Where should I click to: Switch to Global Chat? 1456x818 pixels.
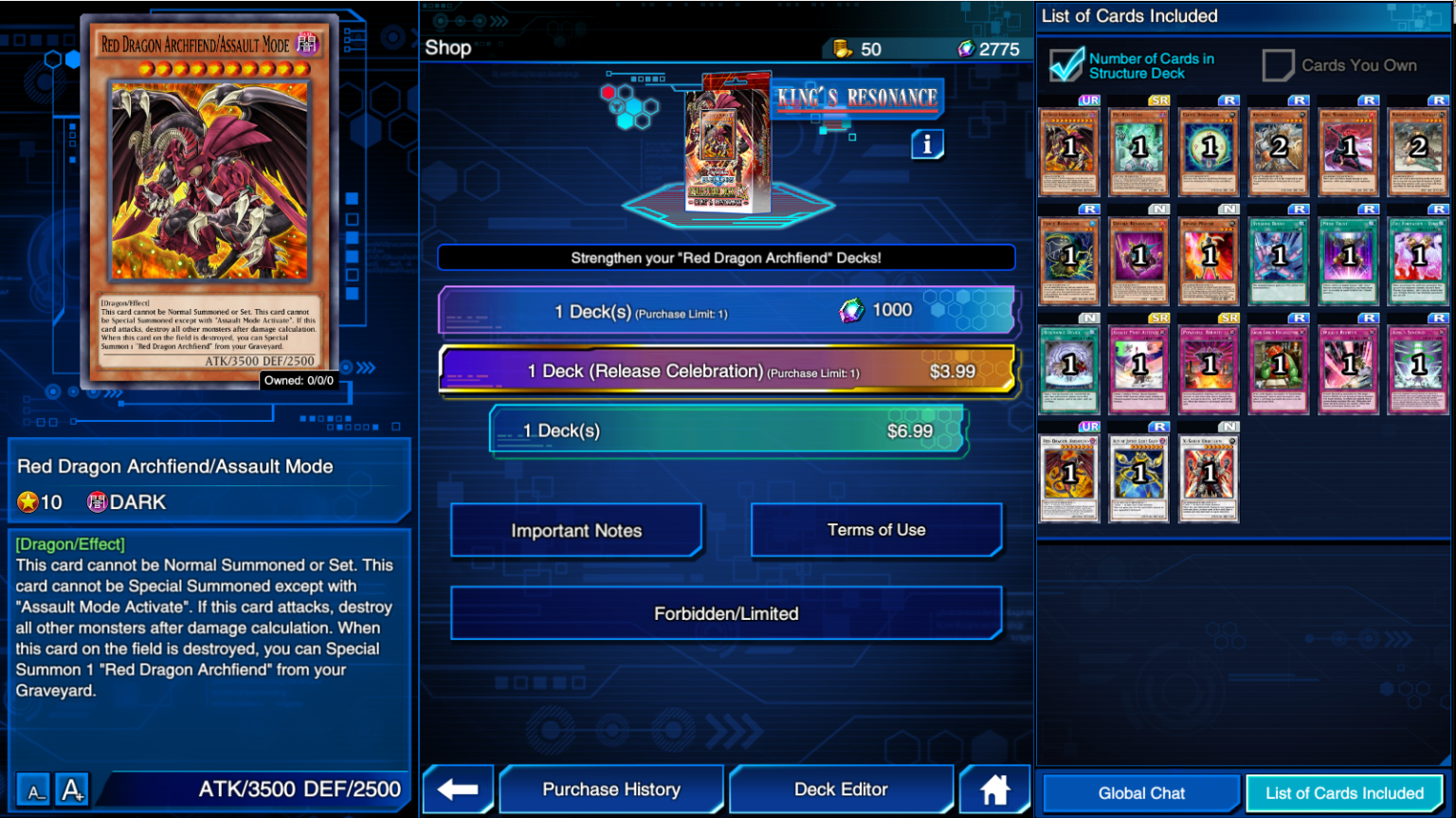(1140, 793)
